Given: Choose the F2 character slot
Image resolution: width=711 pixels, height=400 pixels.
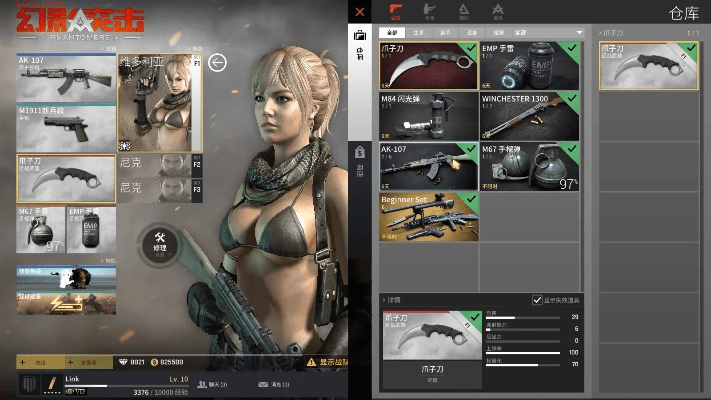Looking at the screenshot, I should click(160, 164).
